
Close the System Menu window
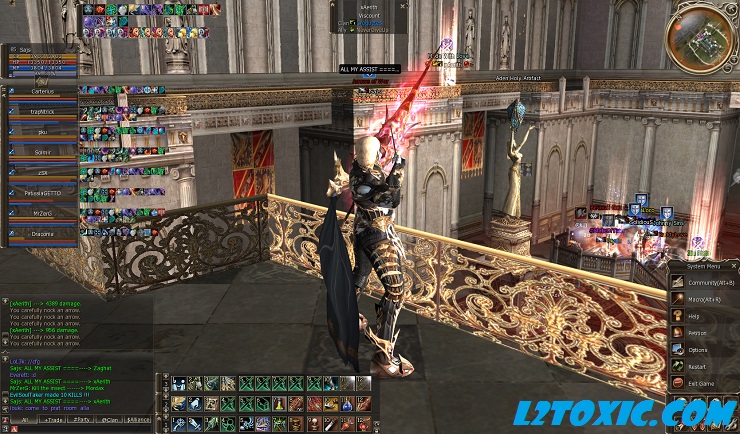[733, 267]
